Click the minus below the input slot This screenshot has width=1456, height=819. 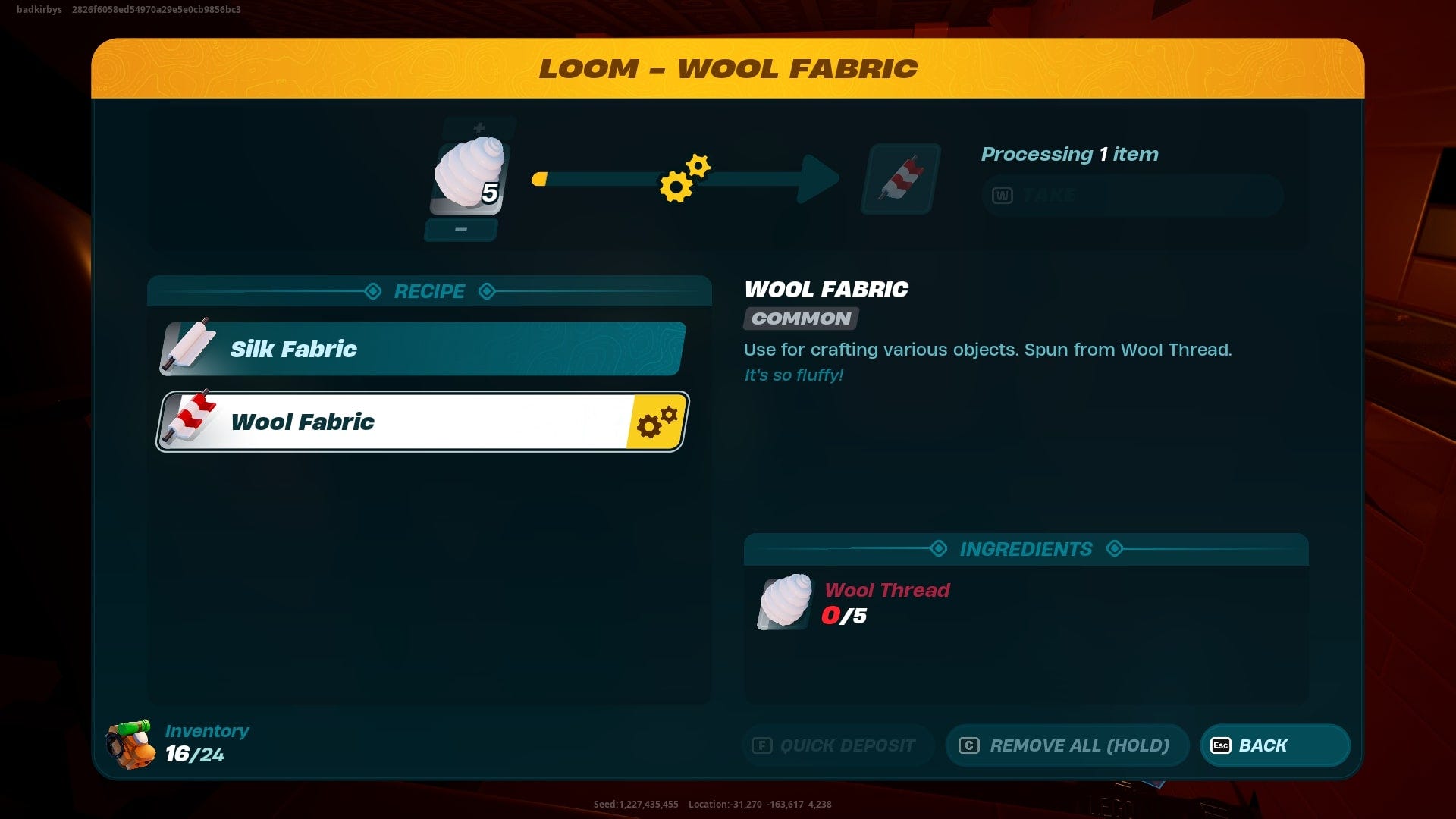coord(461,229)
